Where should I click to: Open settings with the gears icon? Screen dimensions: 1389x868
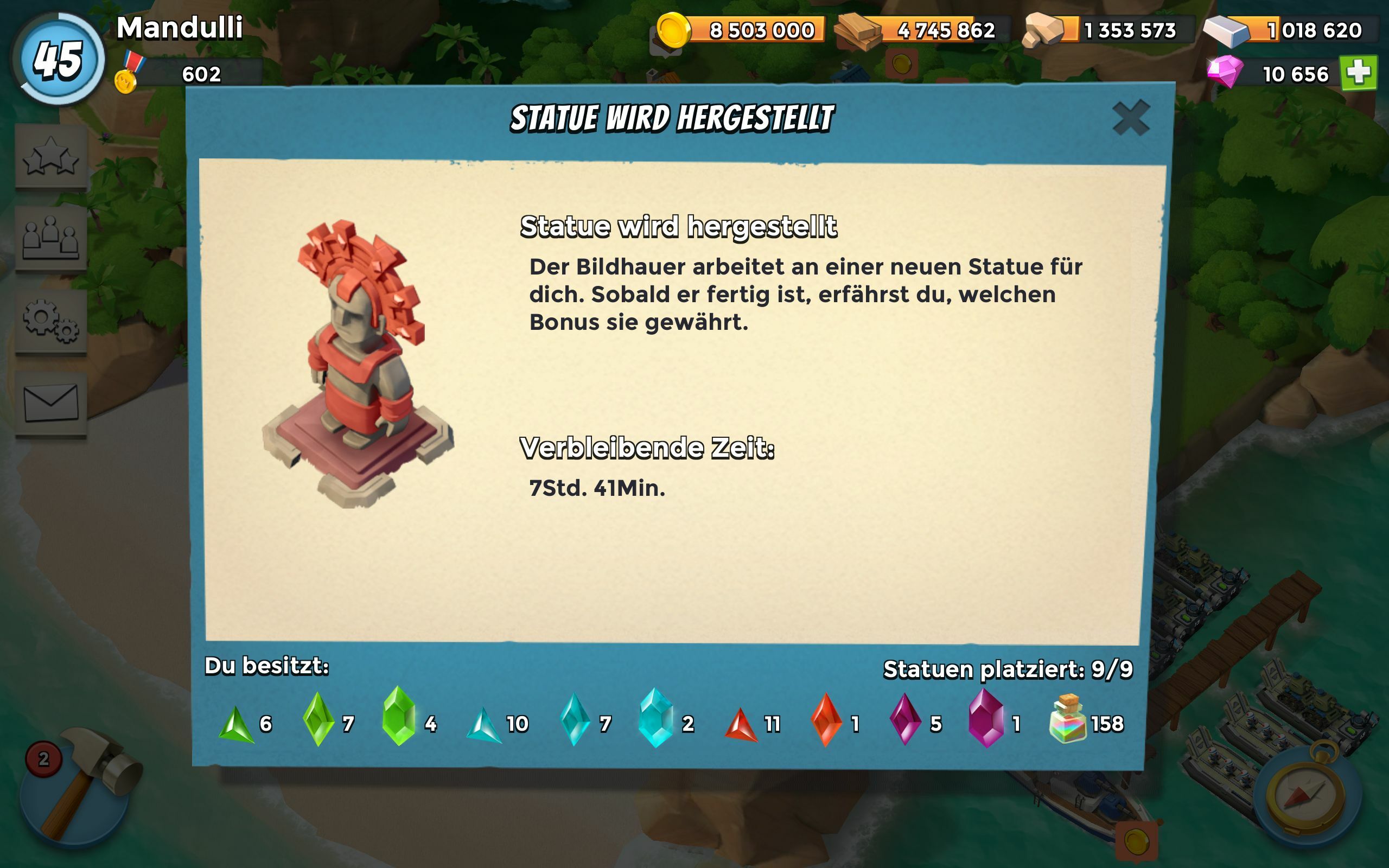click(51, 321)
